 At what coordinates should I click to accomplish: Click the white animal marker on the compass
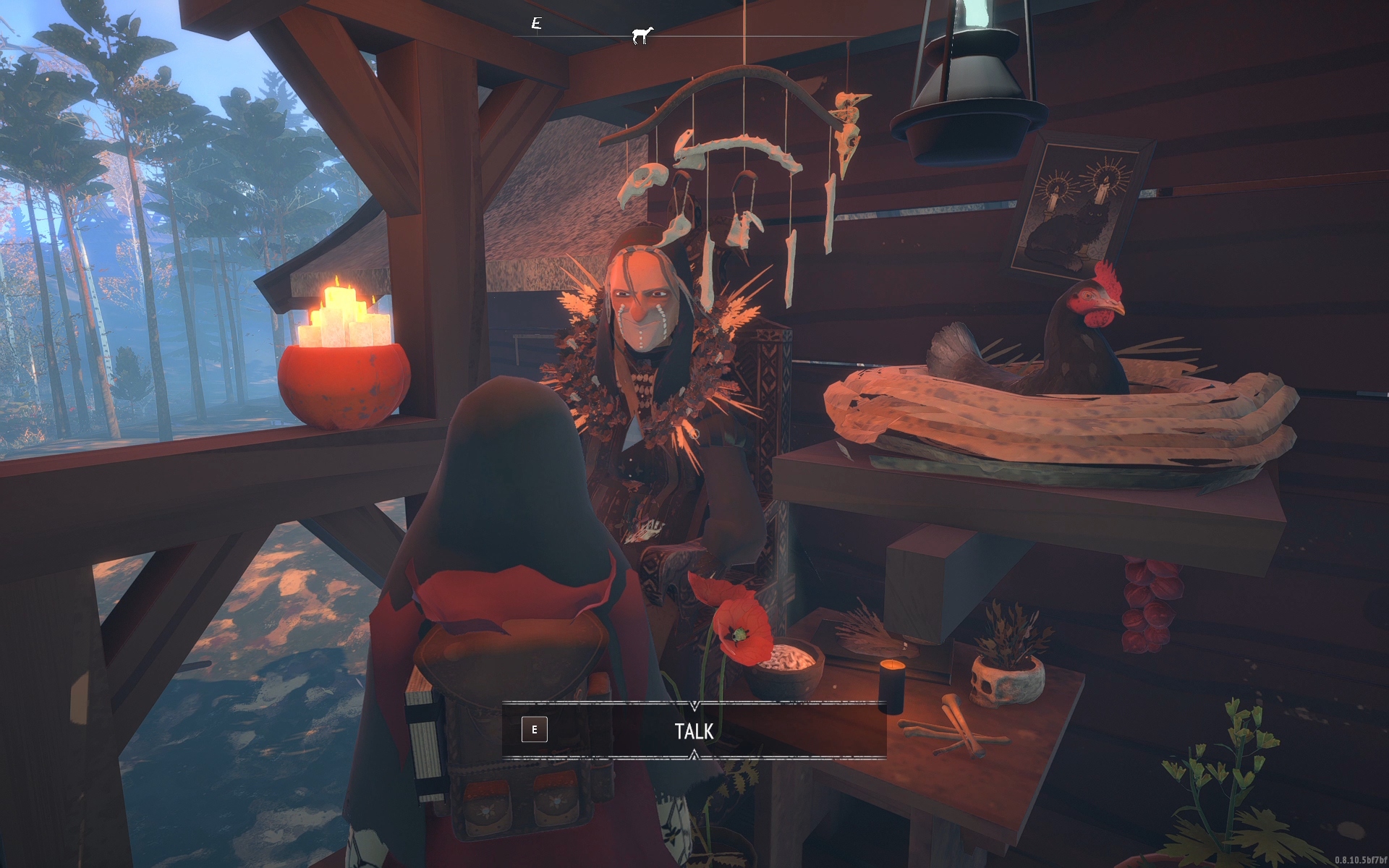tap(642, 35)
